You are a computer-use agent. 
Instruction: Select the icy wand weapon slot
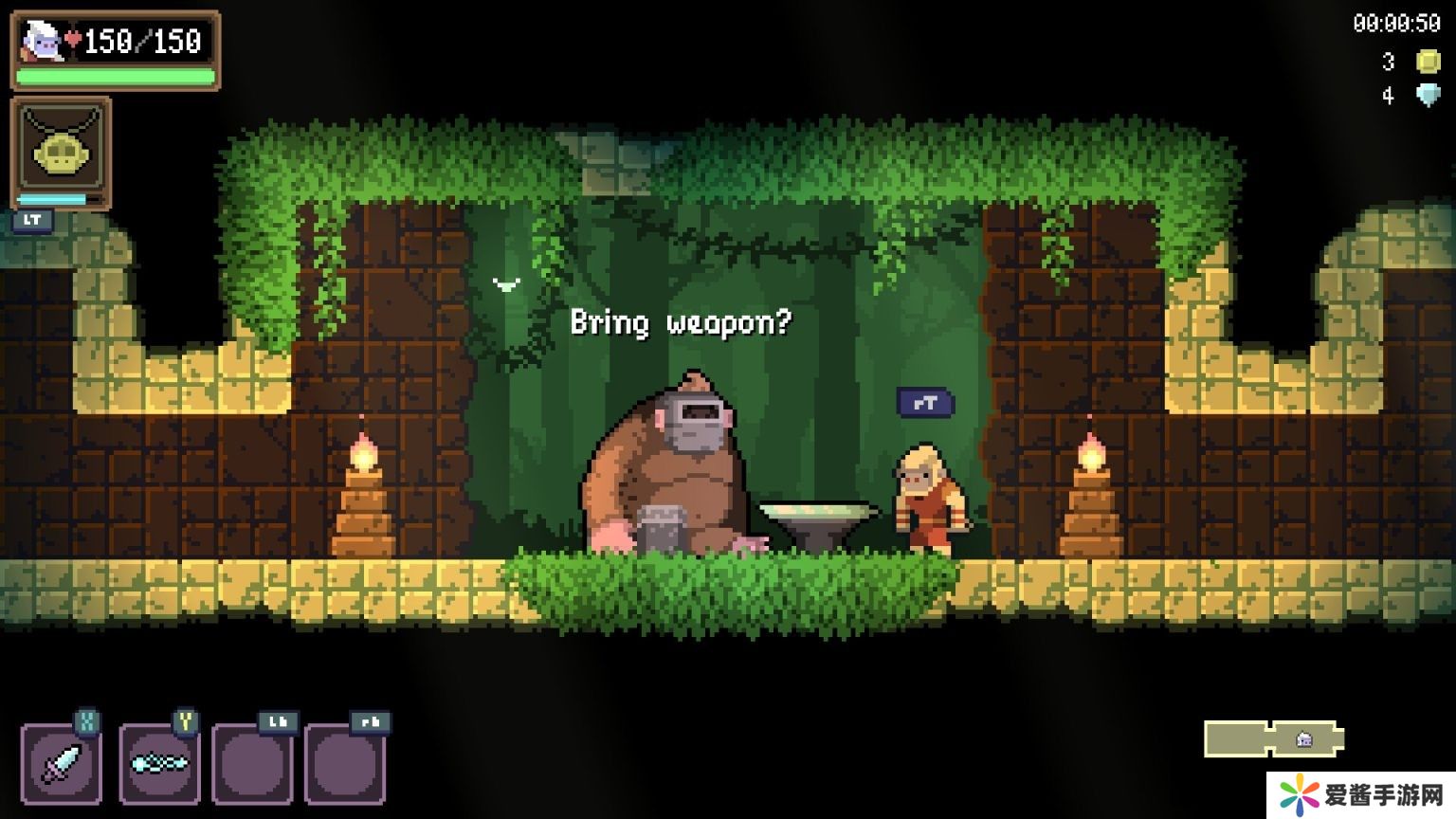pyautogui.click(x=159, y=763)
